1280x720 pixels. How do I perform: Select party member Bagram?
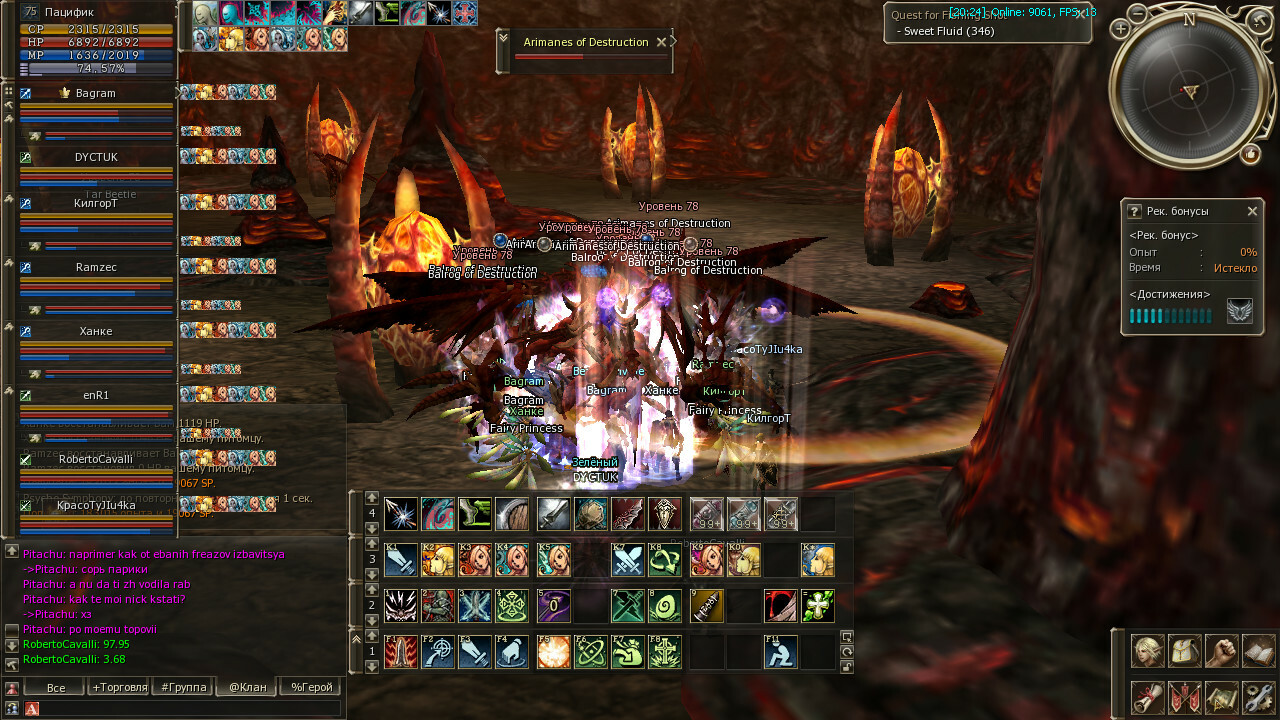coord(96,93)
